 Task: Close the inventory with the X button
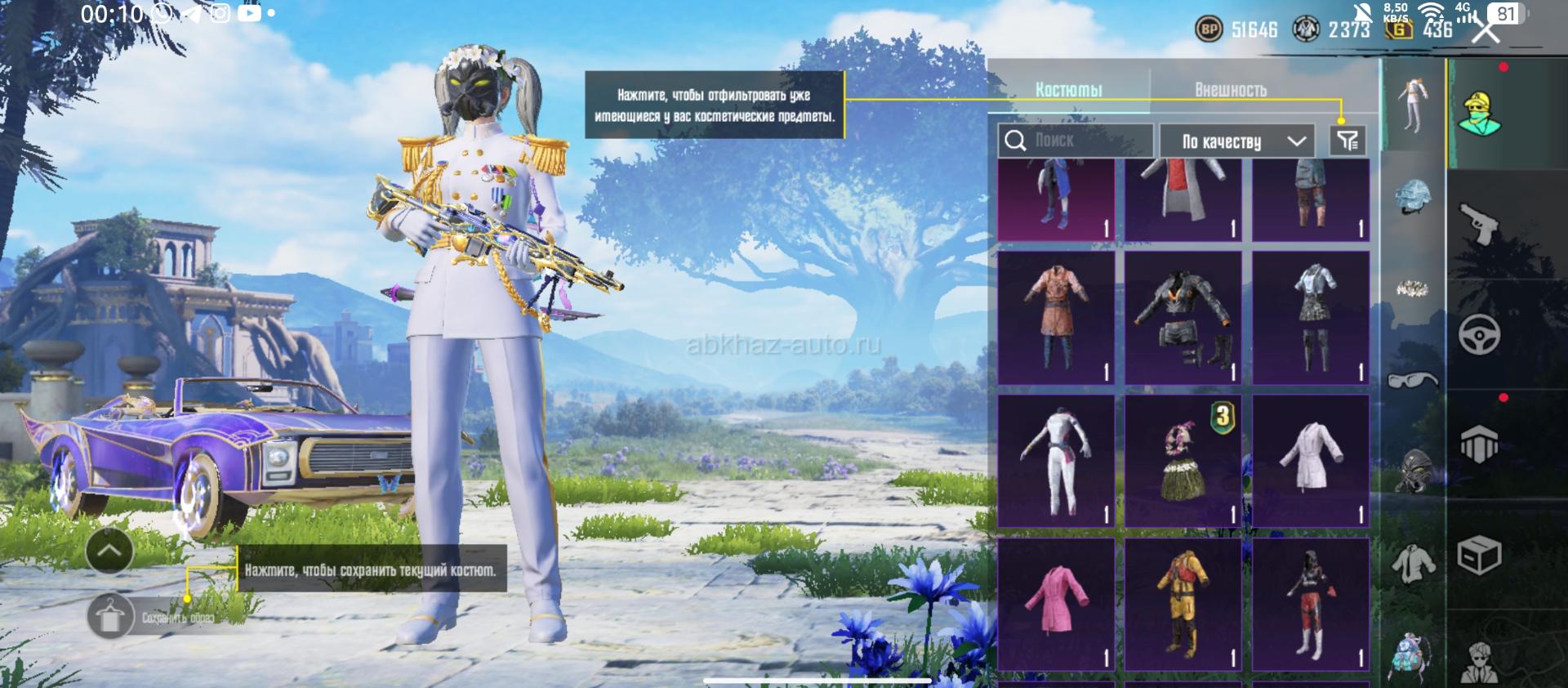1486,31
